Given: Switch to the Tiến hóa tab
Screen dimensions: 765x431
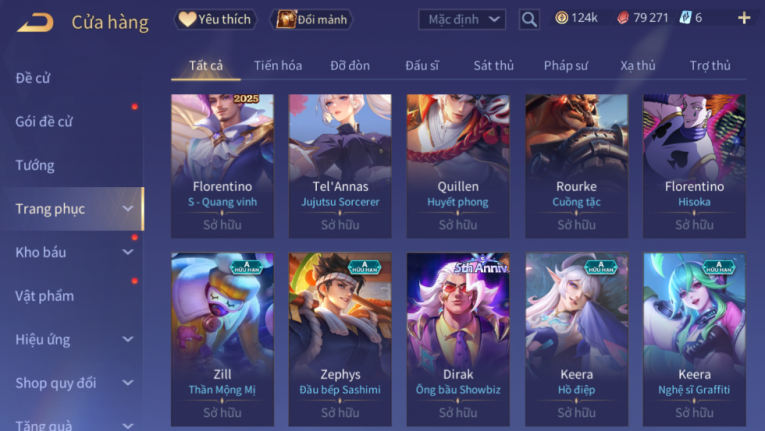Looking at the screenshot, I should coord(278,66).
